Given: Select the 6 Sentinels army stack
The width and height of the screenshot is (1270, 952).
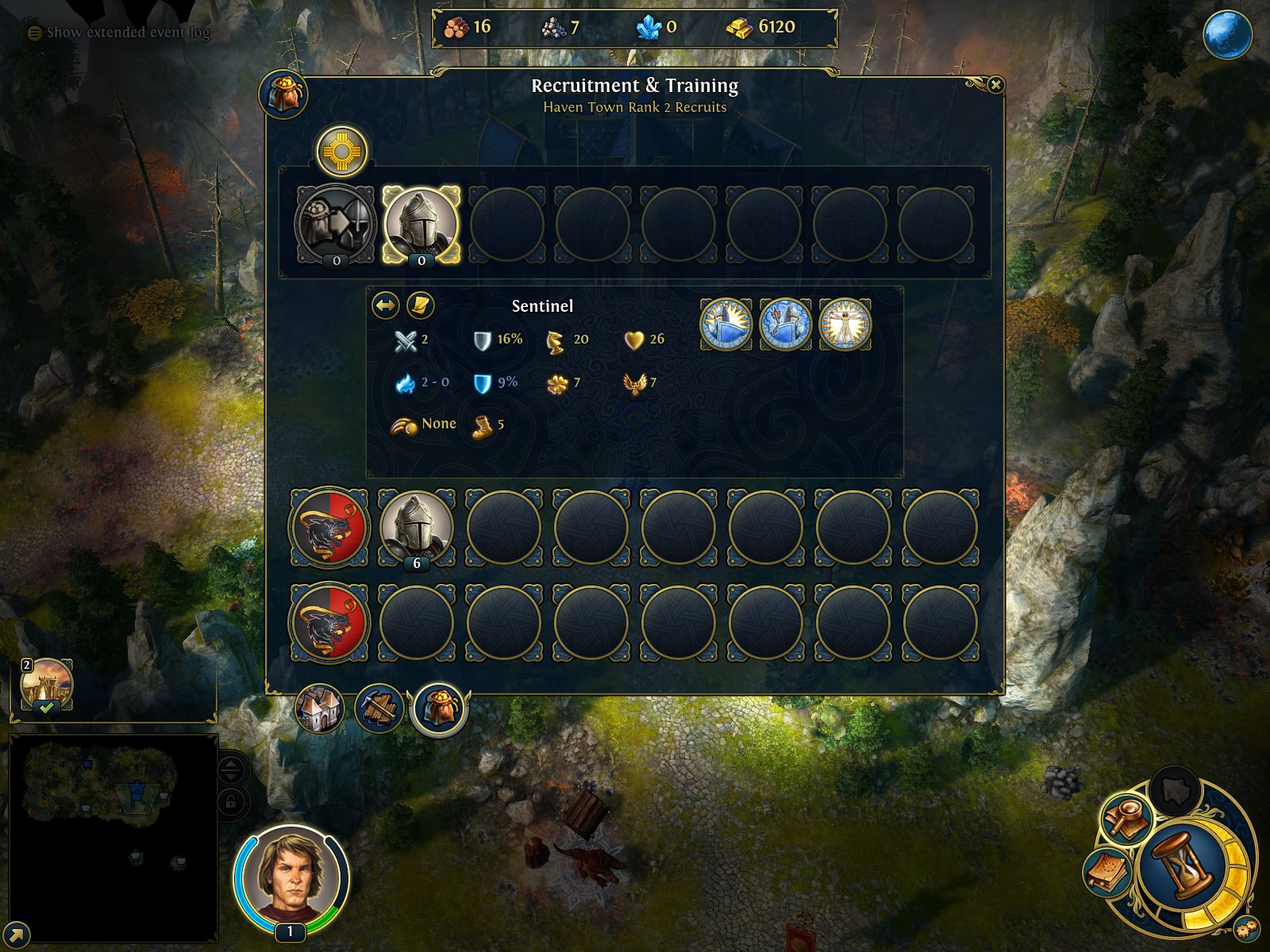Looking at the screenshot, I should pos(416,528).
